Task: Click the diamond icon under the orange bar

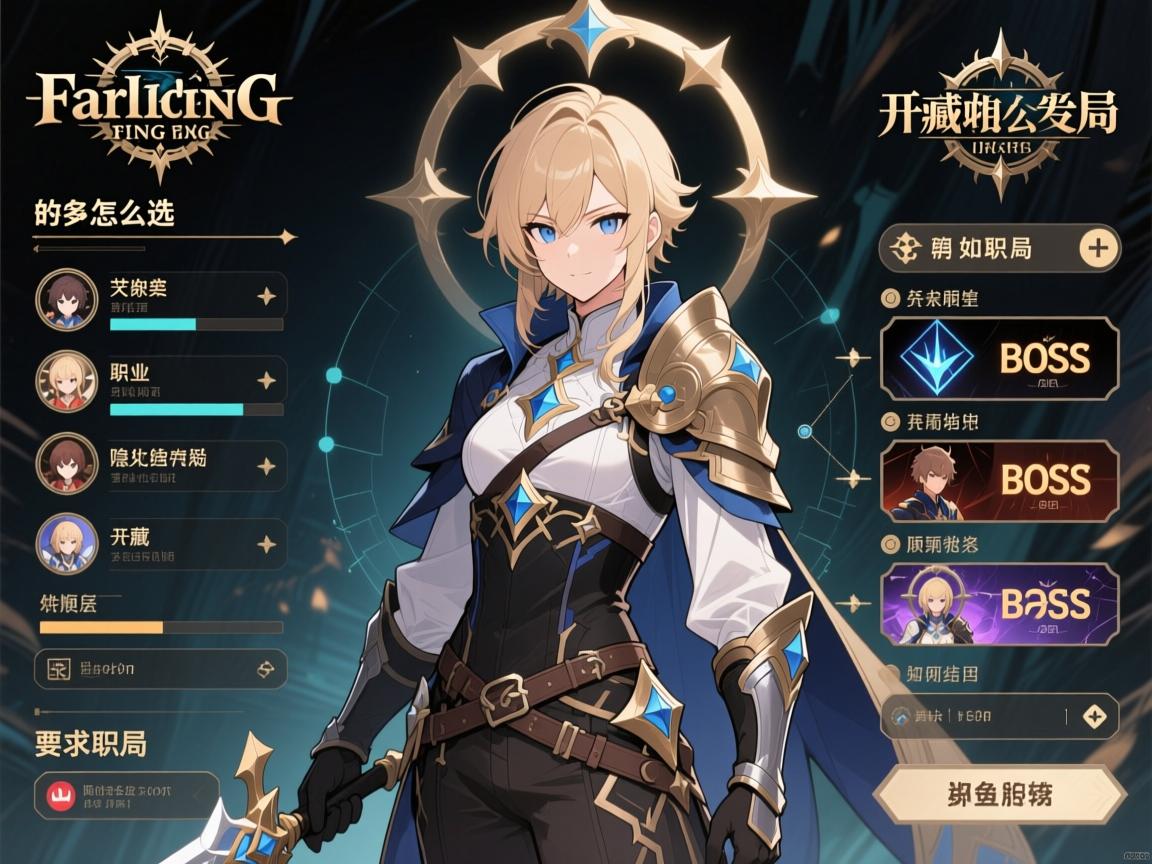Action: 265,669
